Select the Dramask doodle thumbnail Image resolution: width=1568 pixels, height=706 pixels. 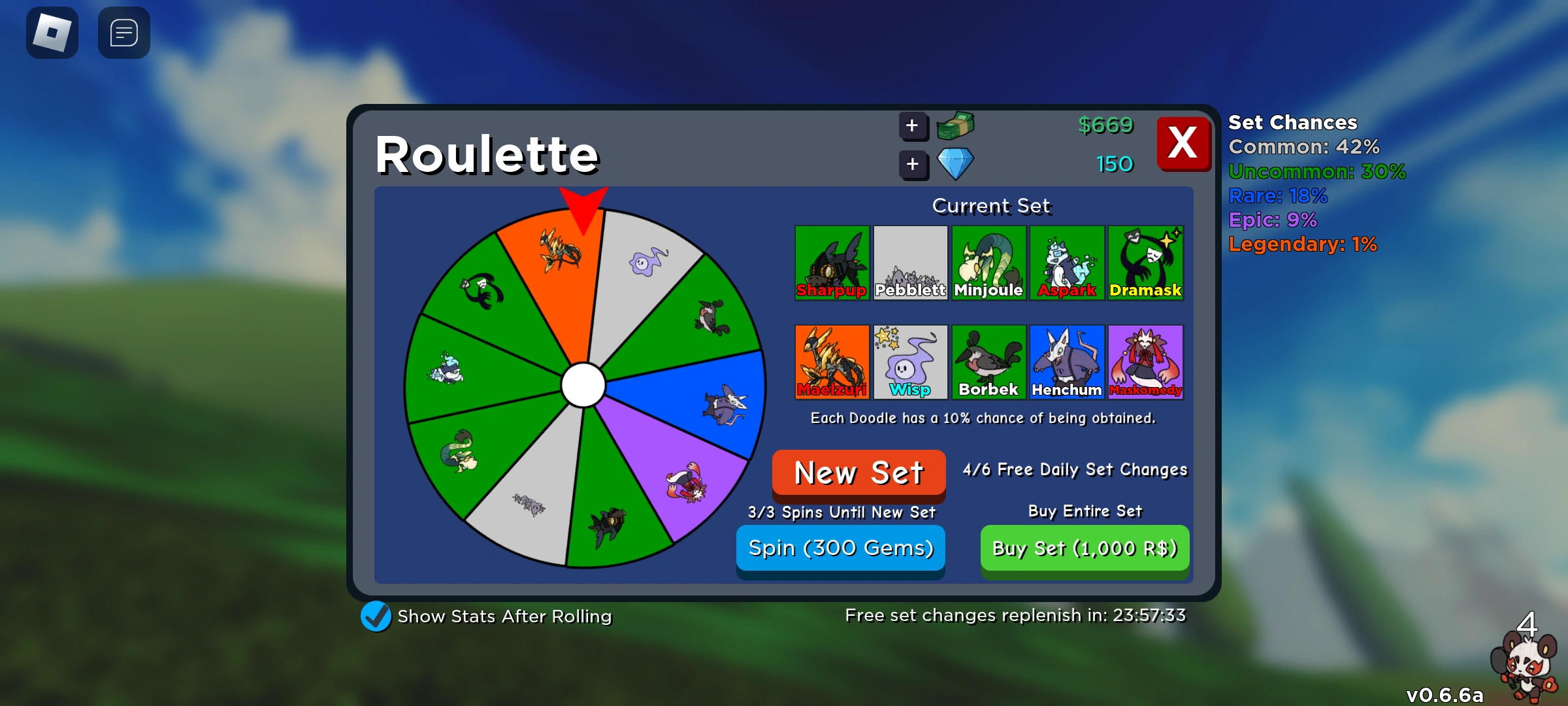(1145, 263)
